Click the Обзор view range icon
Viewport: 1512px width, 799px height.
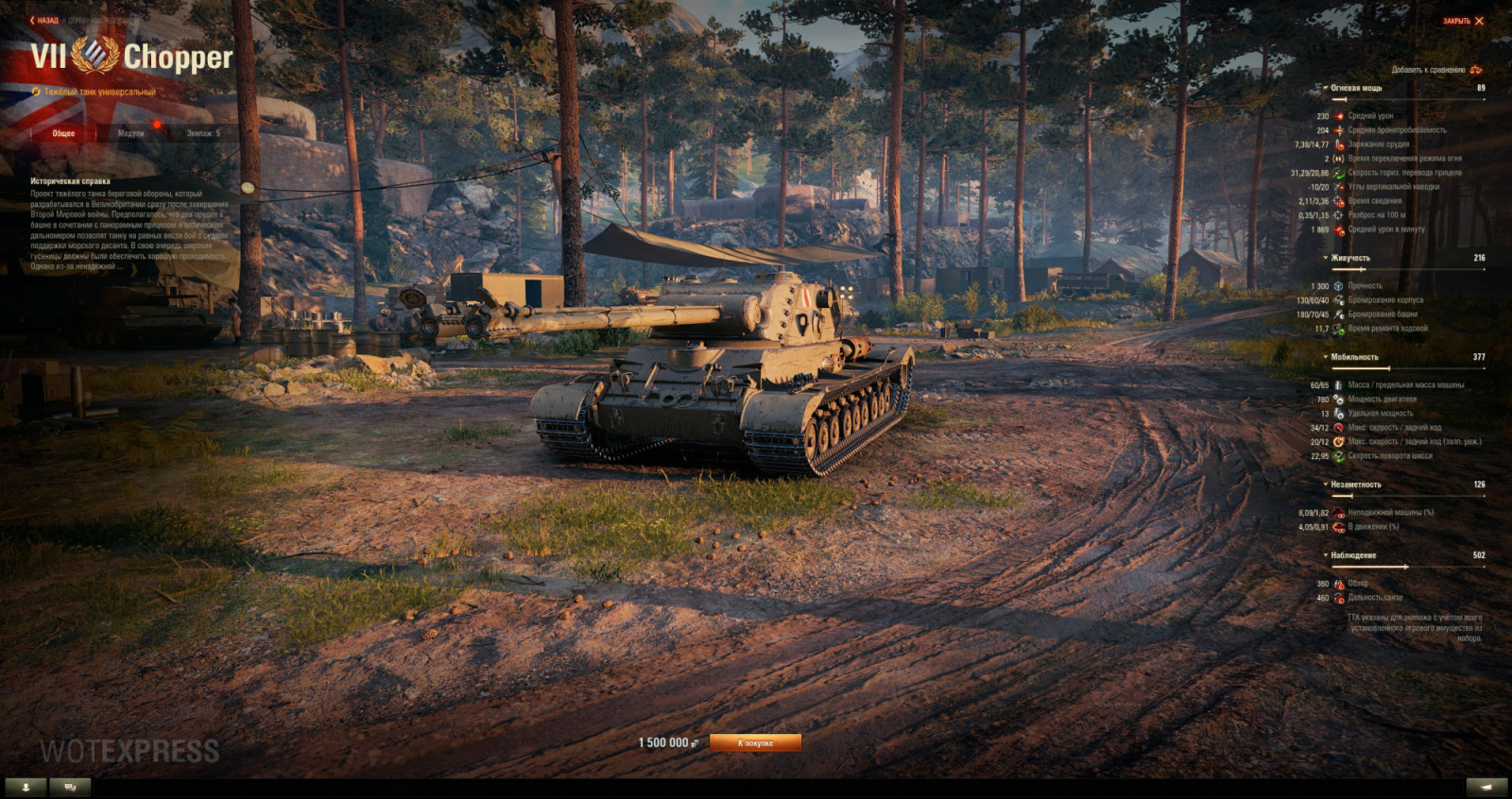click(1341, 583)
